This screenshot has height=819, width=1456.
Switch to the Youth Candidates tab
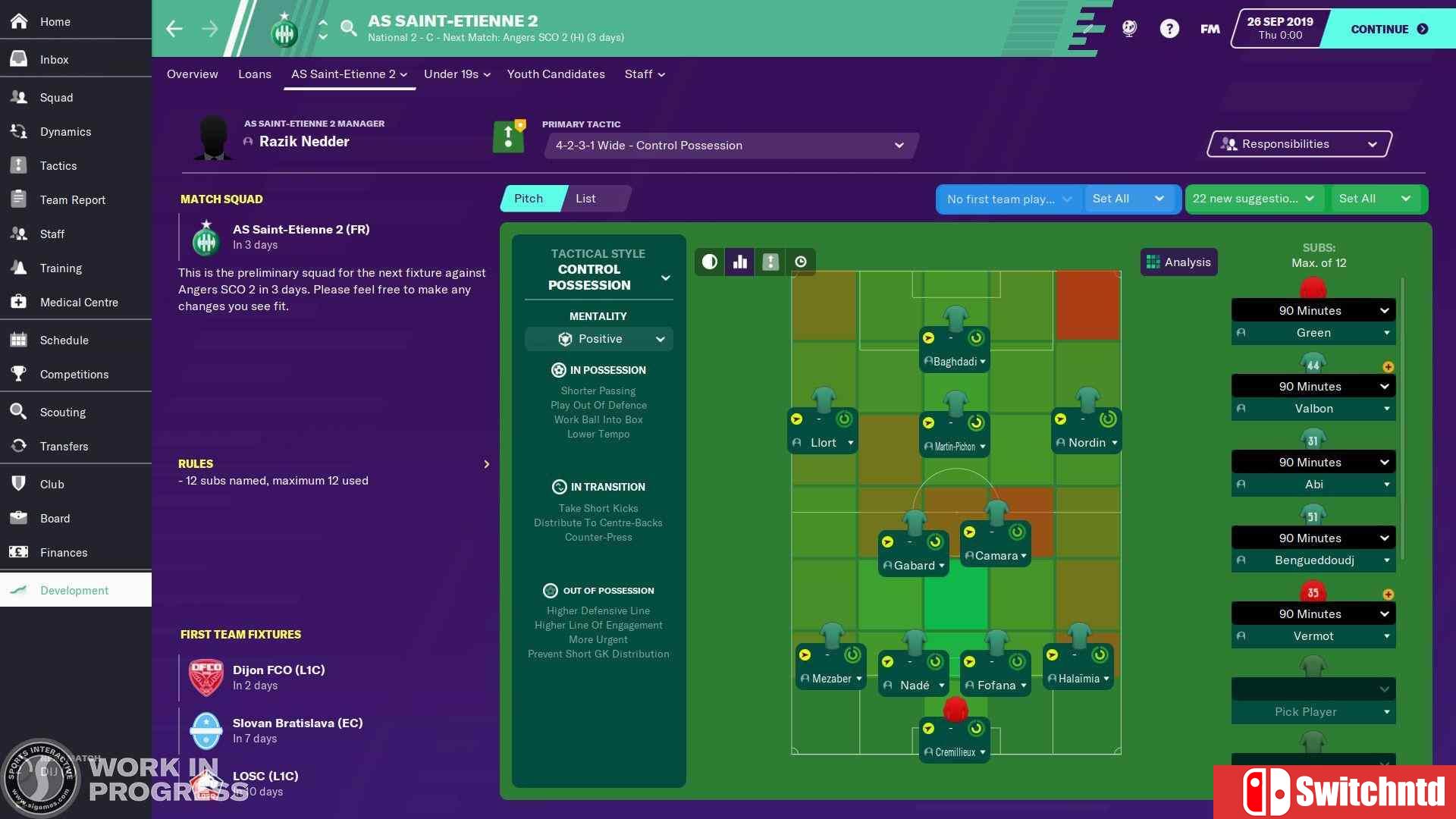point(556,74)
